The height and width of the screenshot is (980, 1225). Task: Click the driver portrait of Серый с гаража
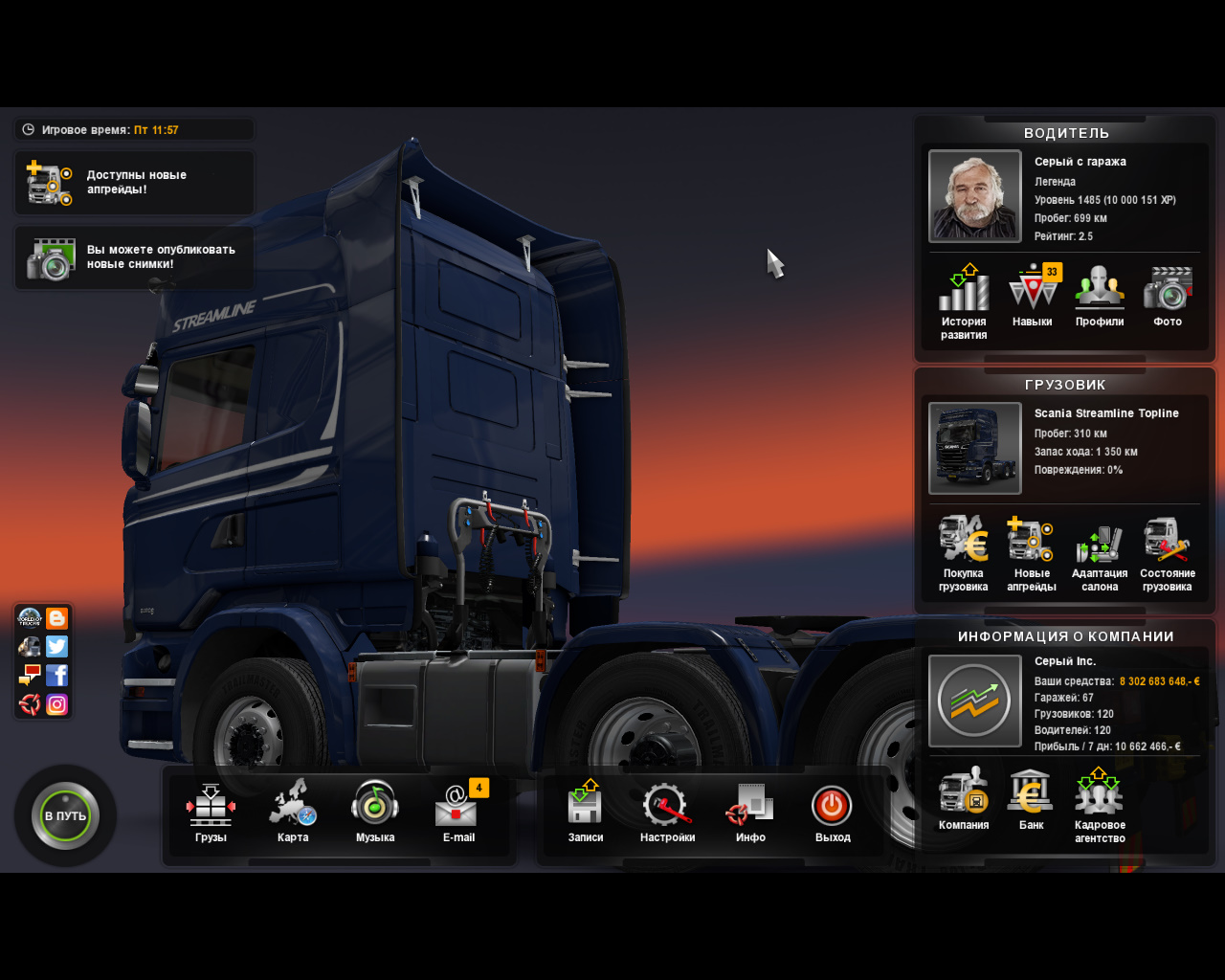[x=974, y=195]
